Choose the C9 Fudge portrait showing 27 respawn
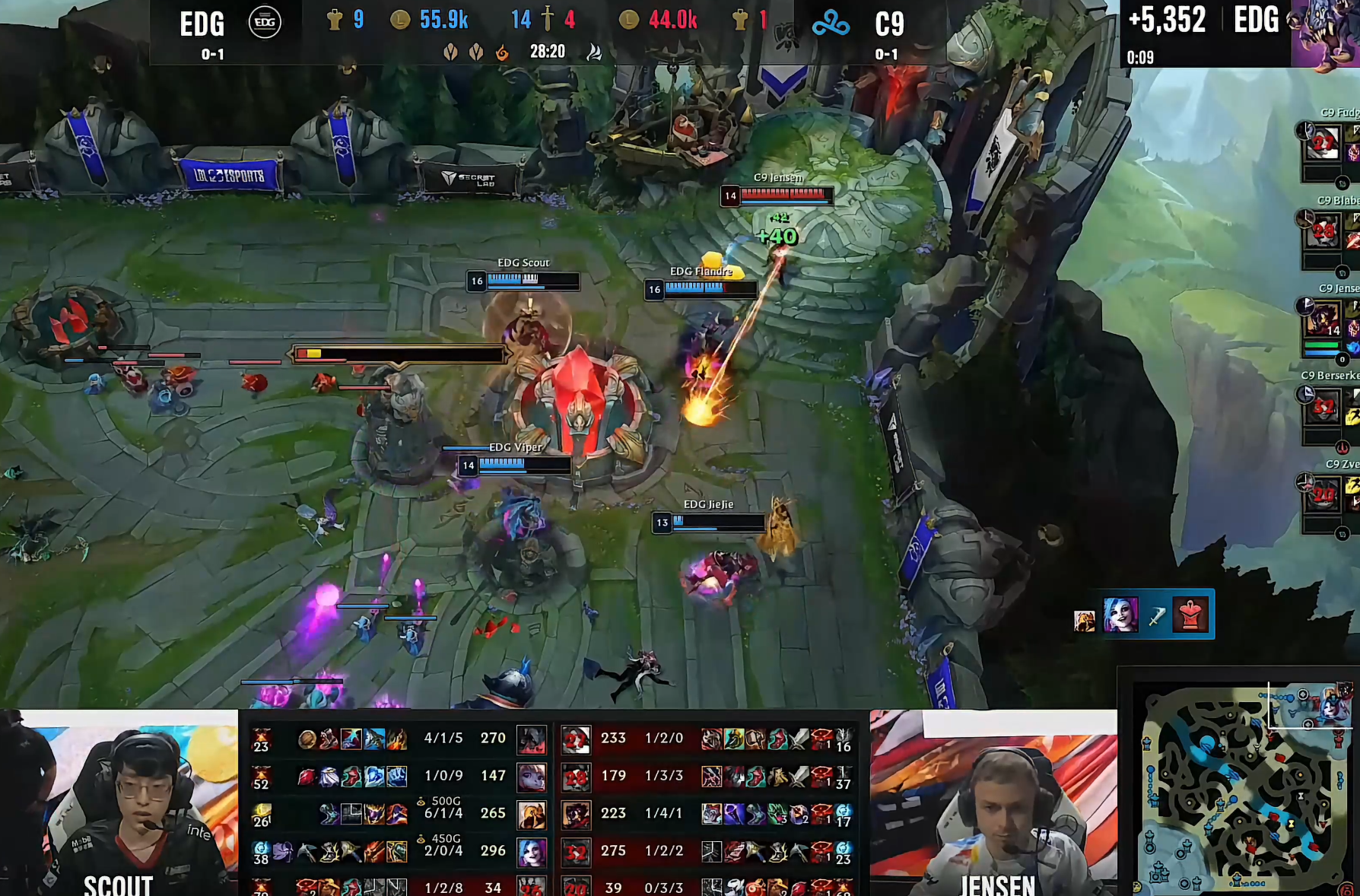Screen dimensions: 1360x896 click(x=1323, y=143)
